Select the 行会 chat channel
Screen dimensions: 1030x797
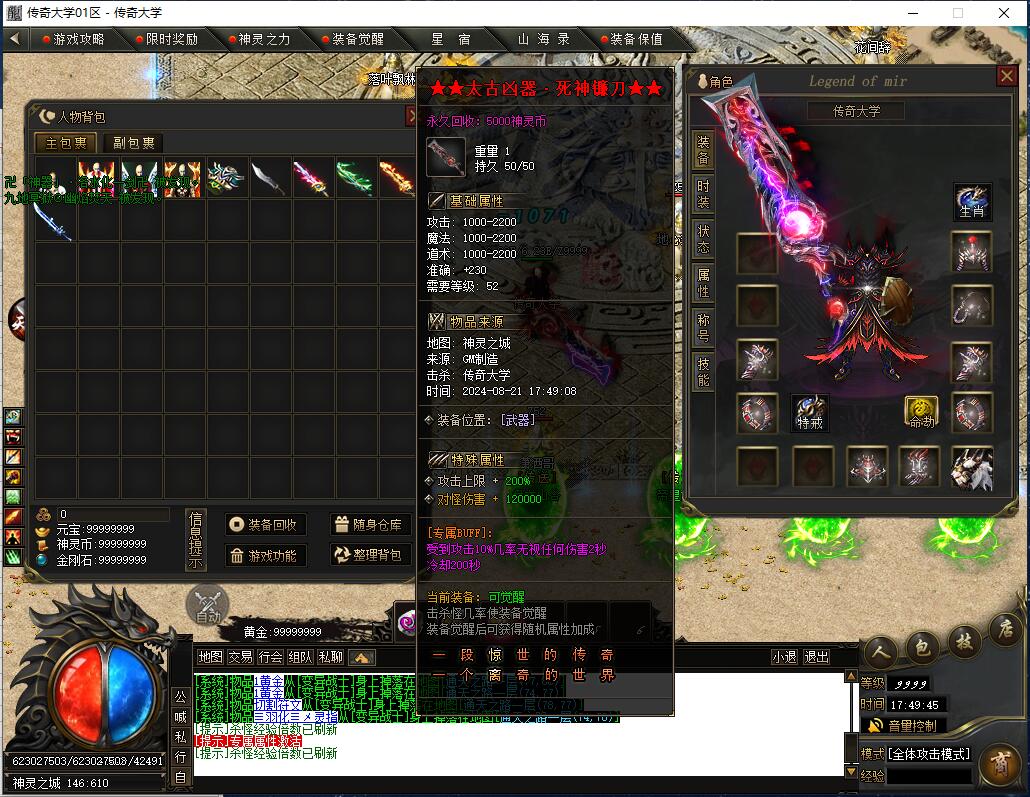pos(270,657)
